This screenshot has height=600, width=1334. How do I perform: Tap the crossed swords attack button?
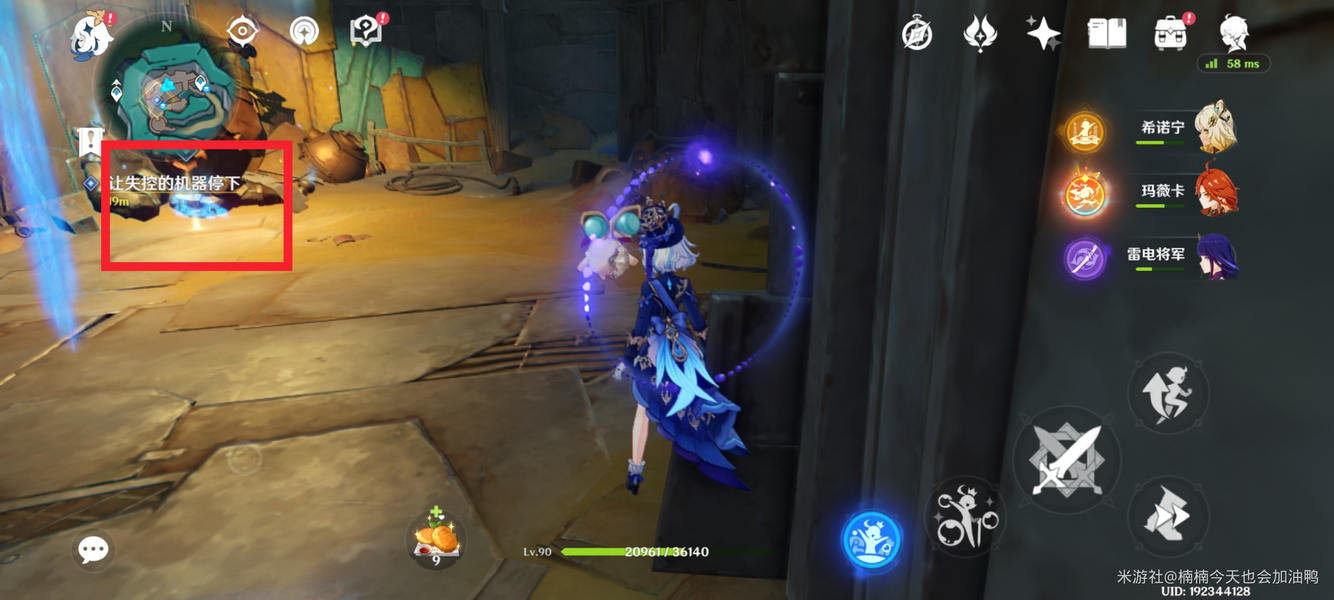tap(1066, 462)
